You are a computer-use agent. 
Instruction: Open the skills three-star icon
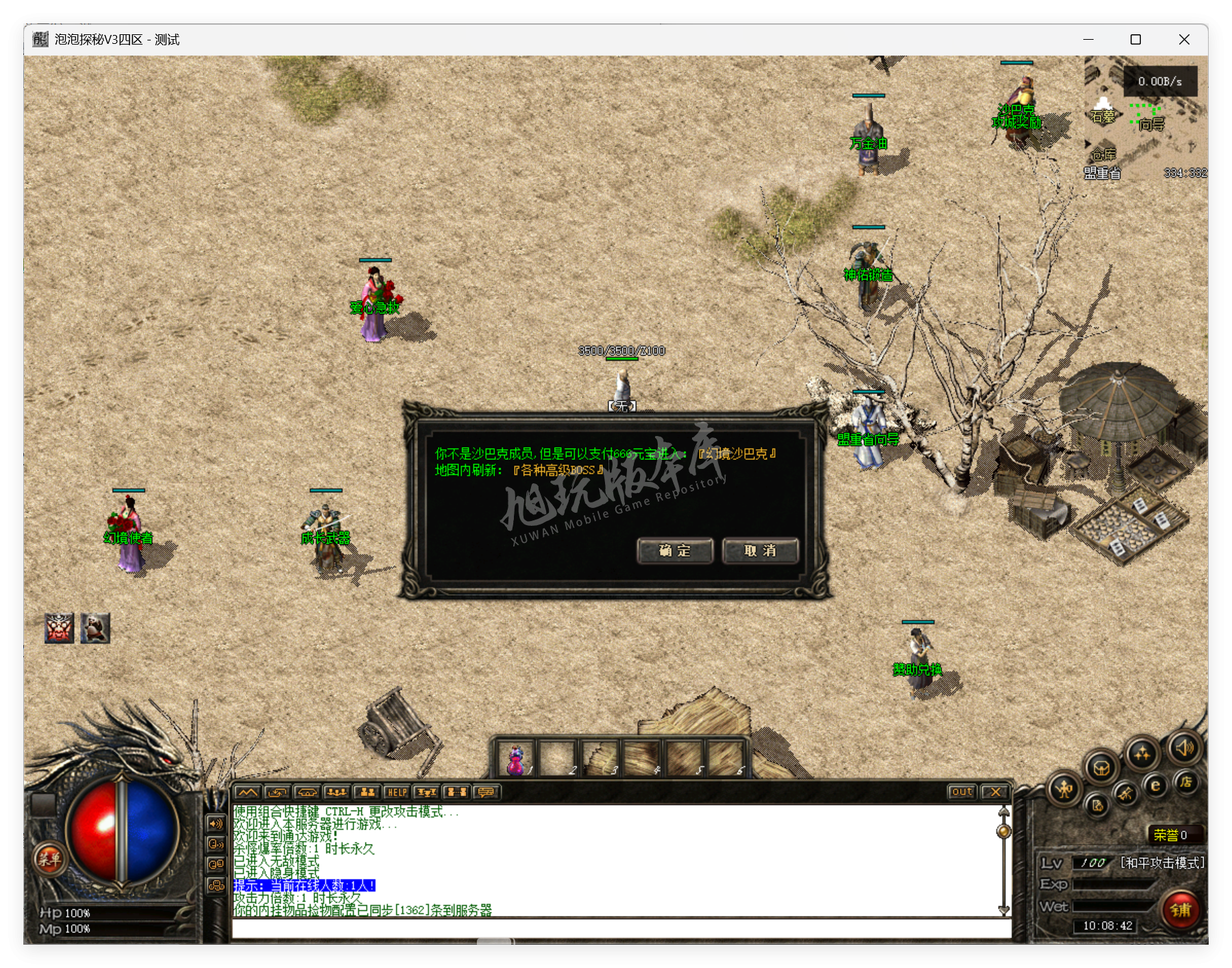1142,754
